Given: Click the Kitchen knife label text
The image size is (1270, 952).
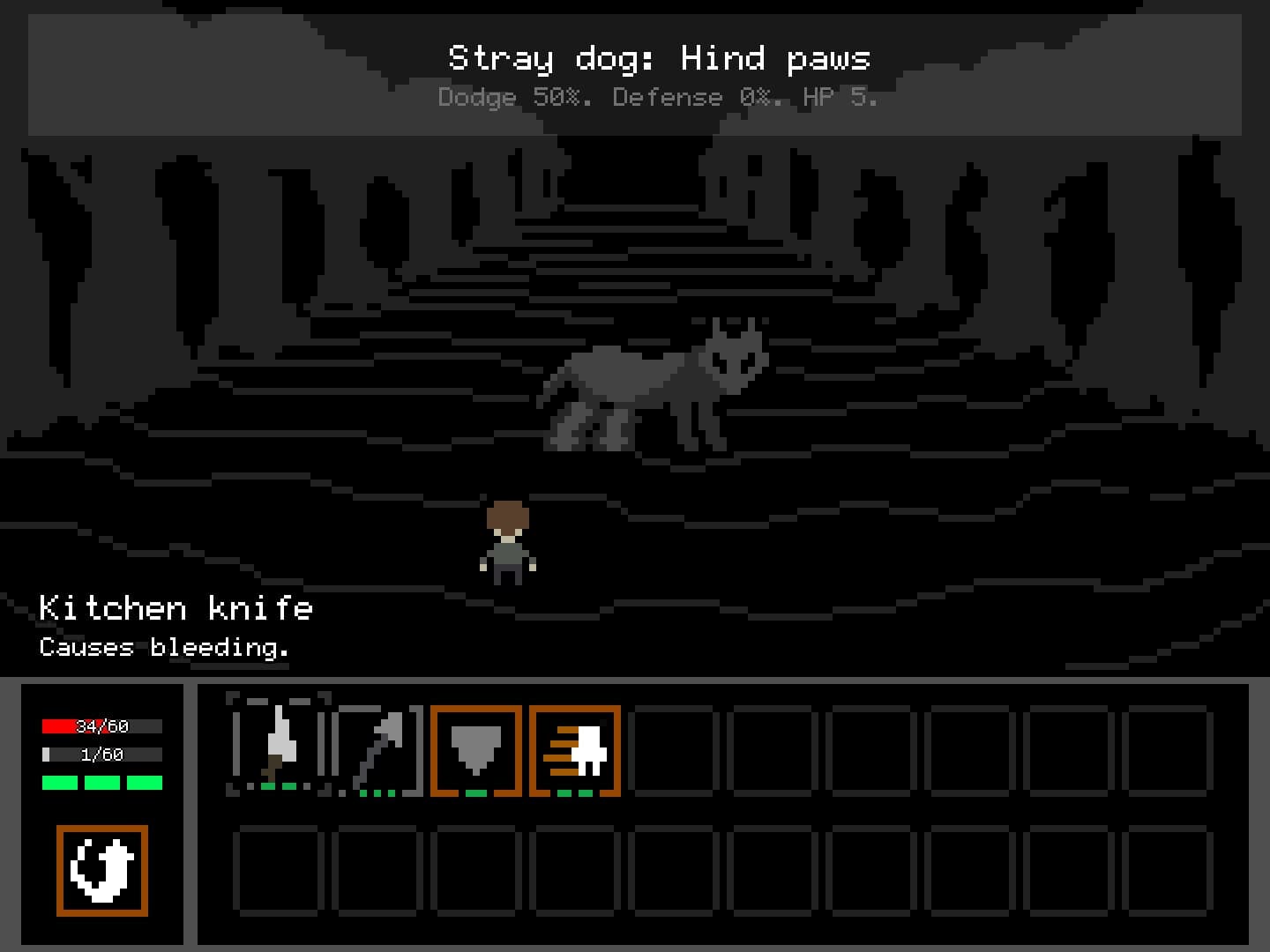Looking at the screenshot, I should 176,608.
